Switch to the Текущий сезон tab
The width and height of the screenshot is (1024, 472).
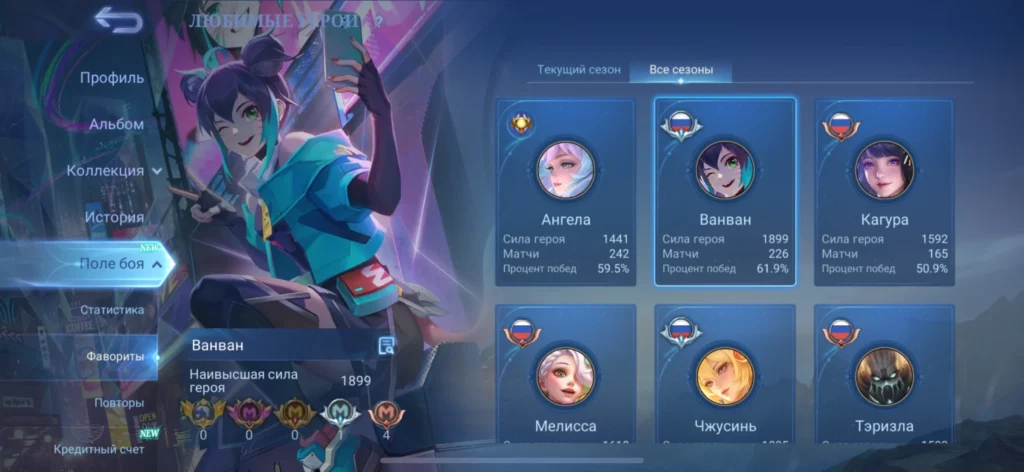point(579,70)
